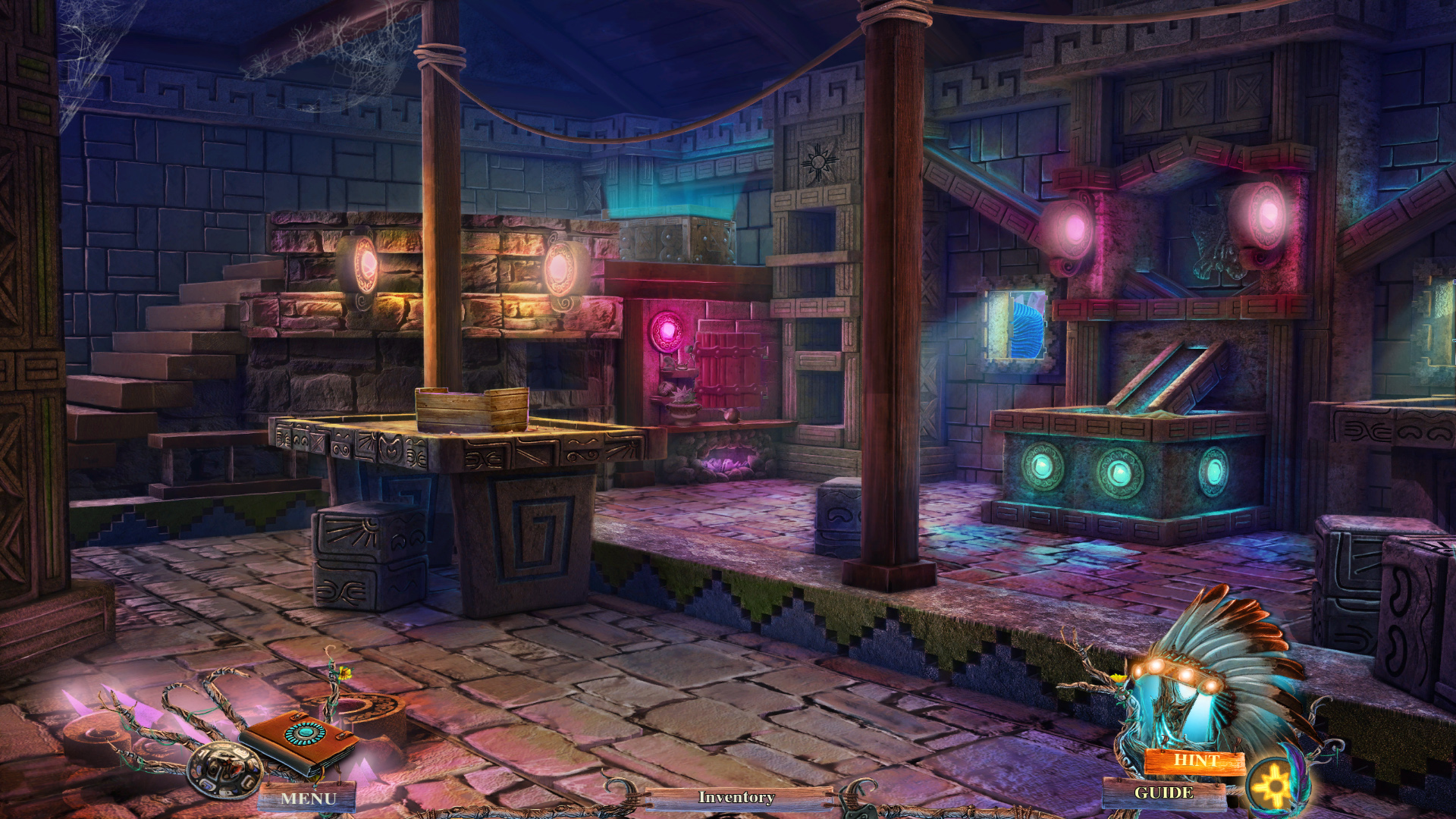Toggle the glowing oval lamp near the stairs
The image size is (1456, 819).
coord(364,265)
